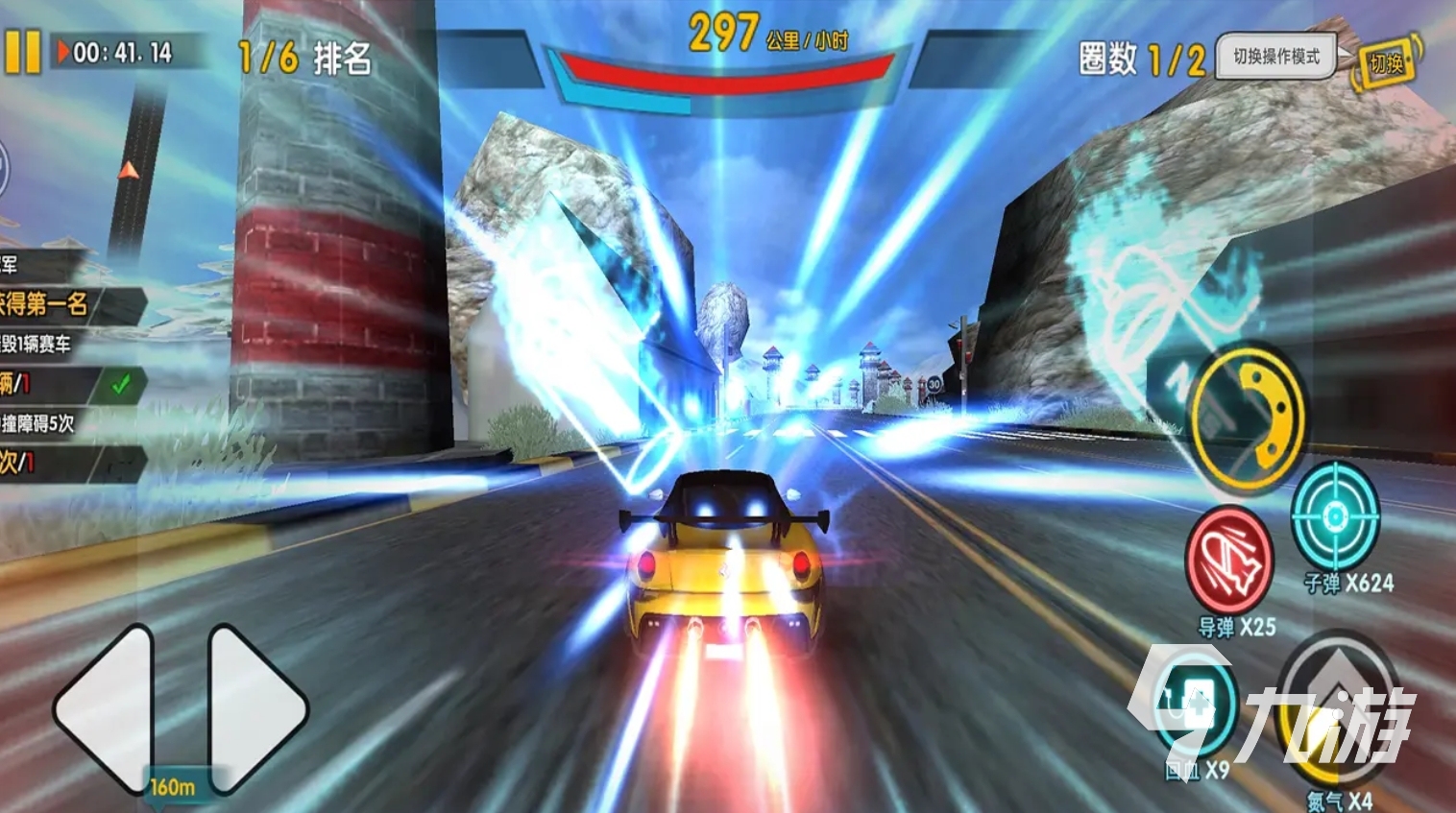Steer left with the left arrow
Viewport: 1456px width, 813px height.
coord(104,708)
